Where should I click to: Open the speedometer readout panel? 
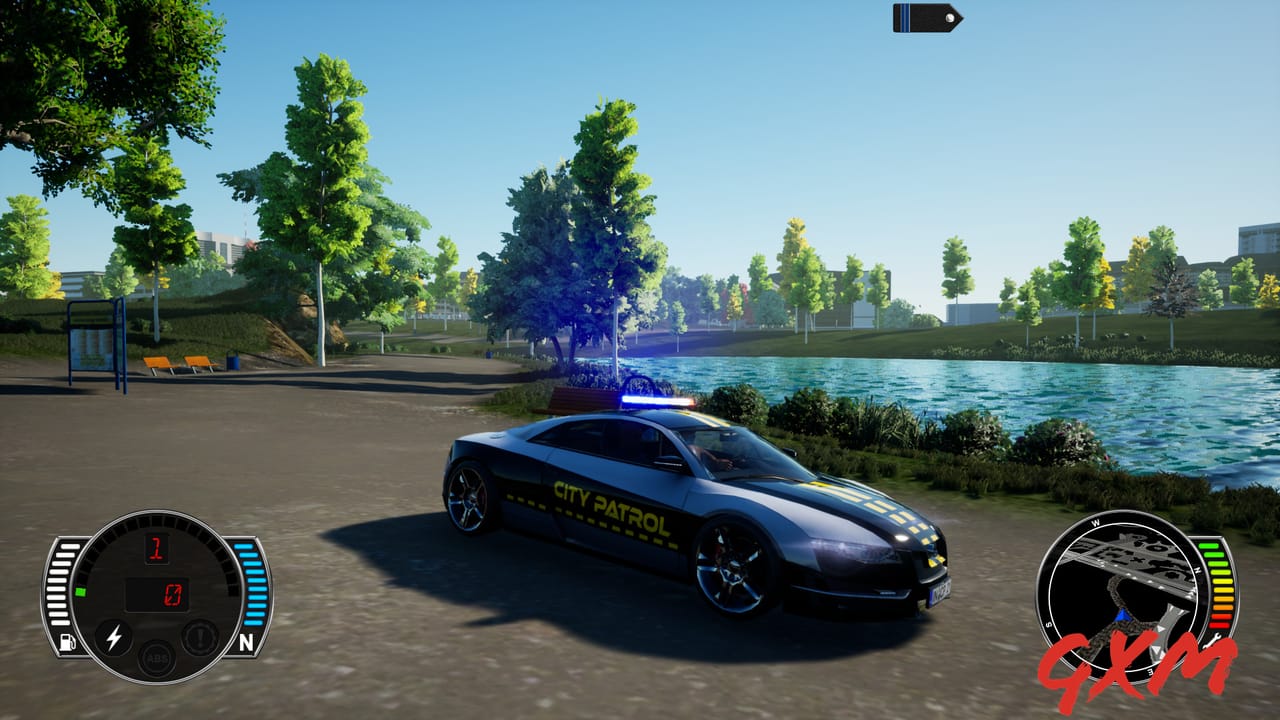click(x=157, y=593)
